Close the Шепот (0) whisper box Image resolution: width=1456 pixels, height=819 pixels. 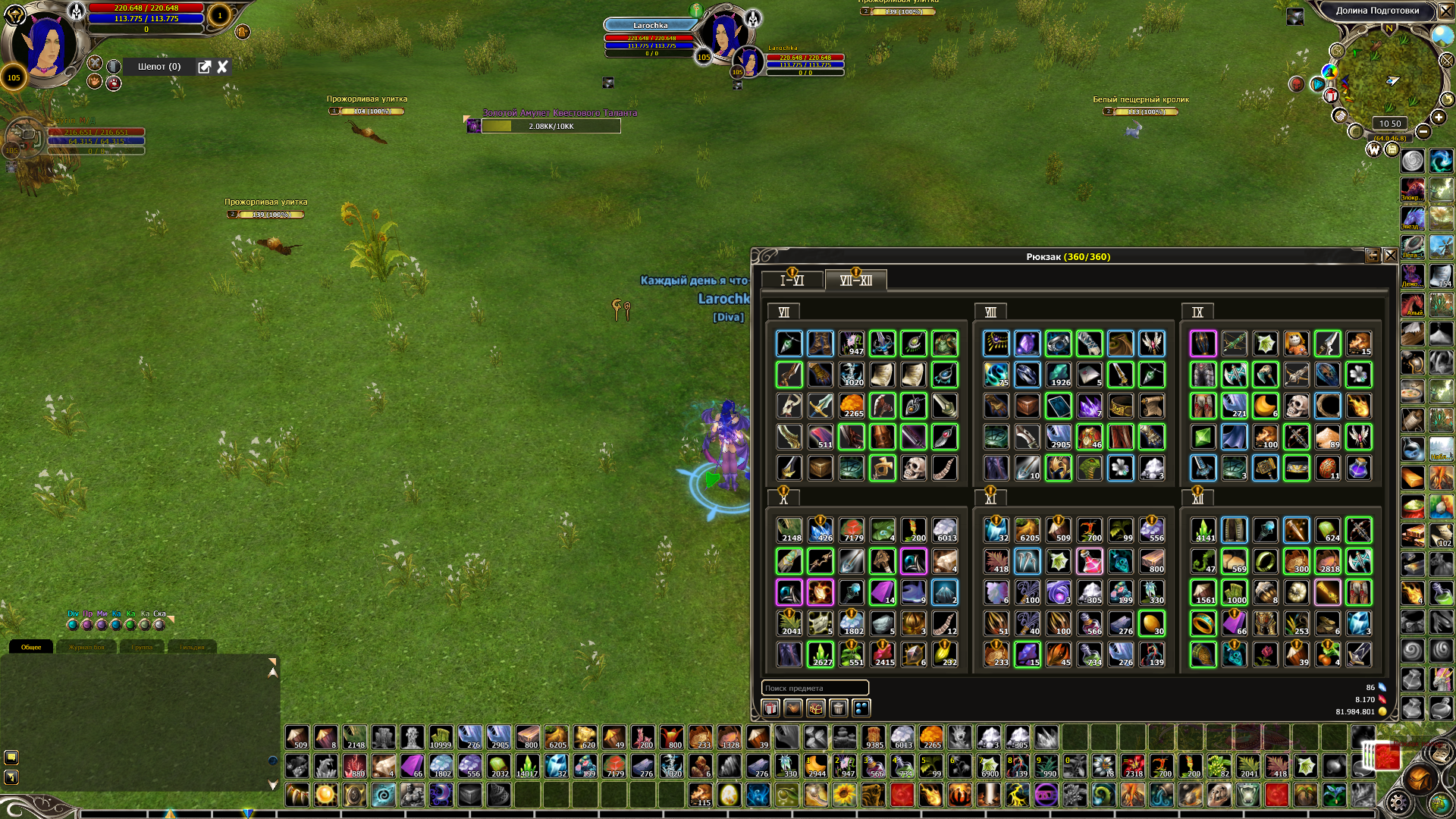[x=222, y=67]
